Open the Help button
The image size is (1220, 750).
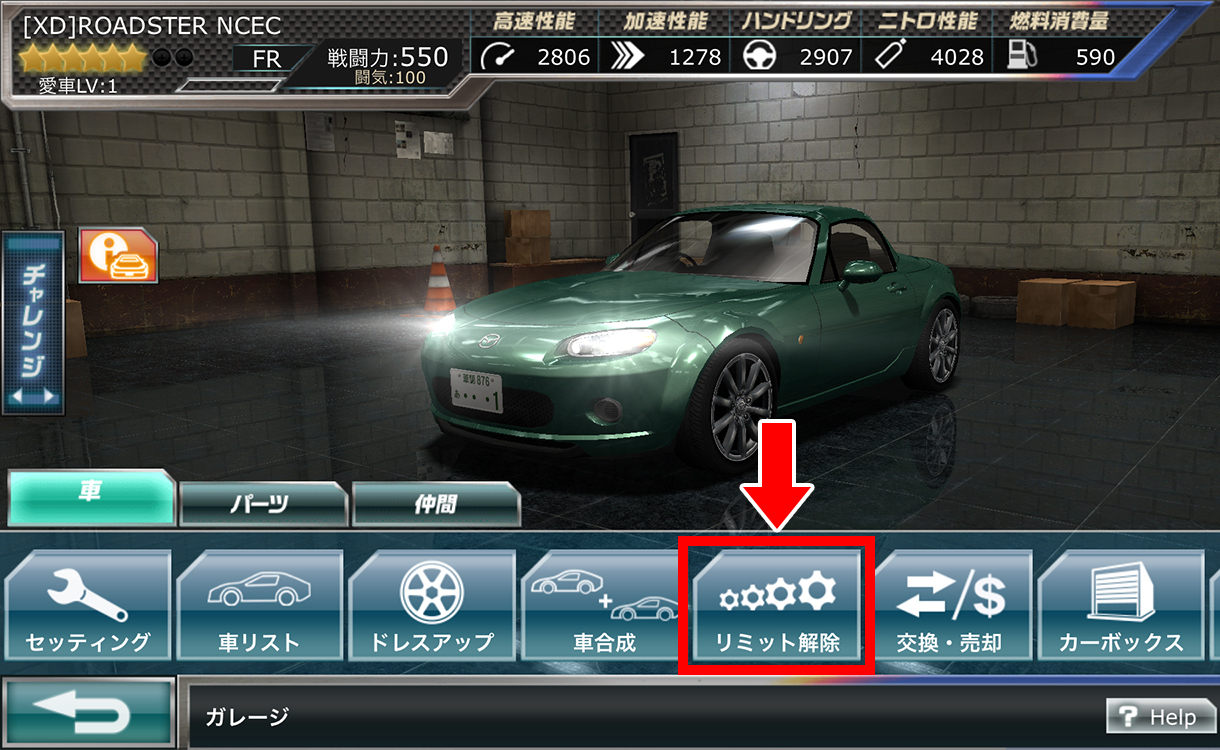point(1158,717)
